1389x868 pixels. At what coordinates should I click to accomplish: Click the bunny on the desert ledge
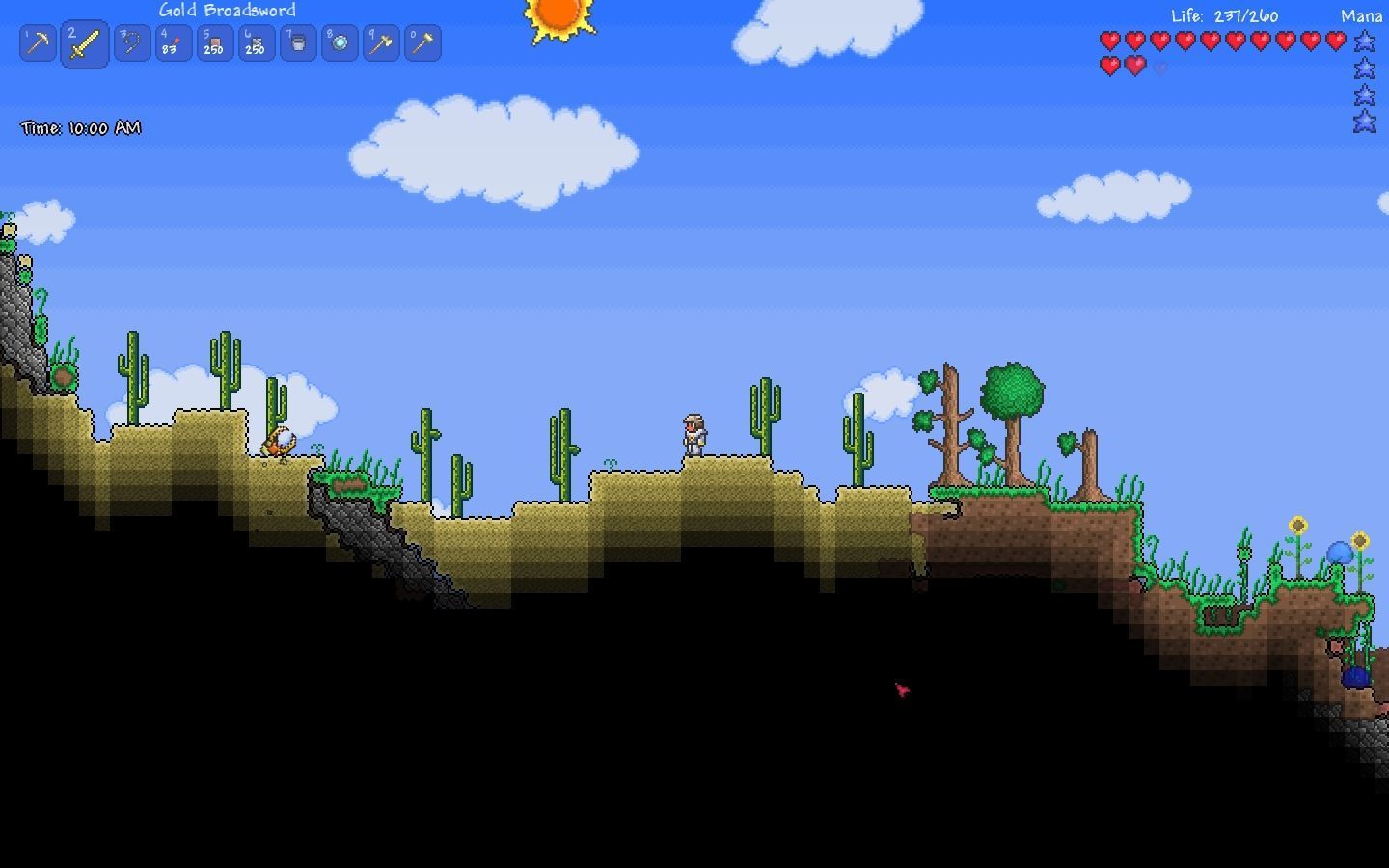coord(279,442)
